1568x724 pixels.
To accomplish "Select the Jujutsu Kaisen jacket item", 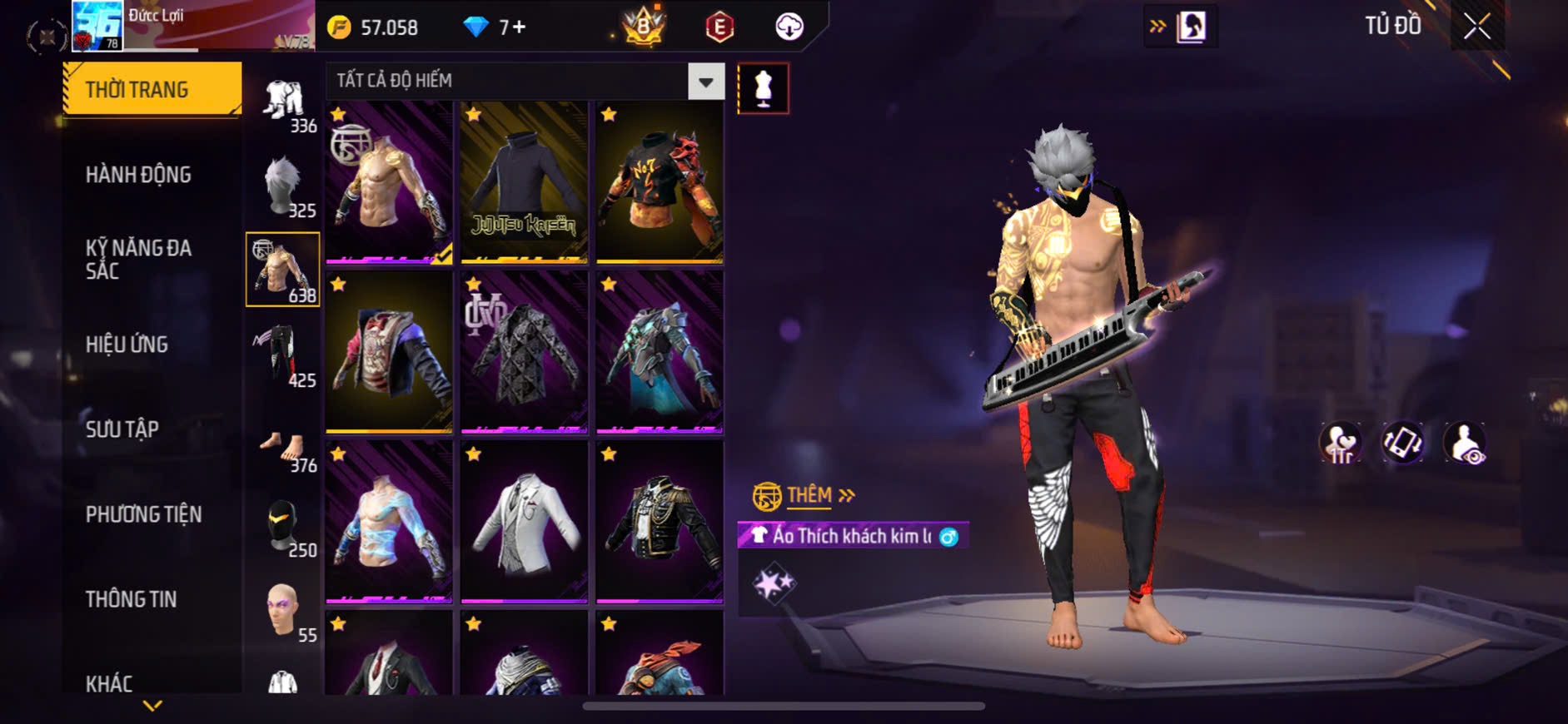I will [524, 183].
